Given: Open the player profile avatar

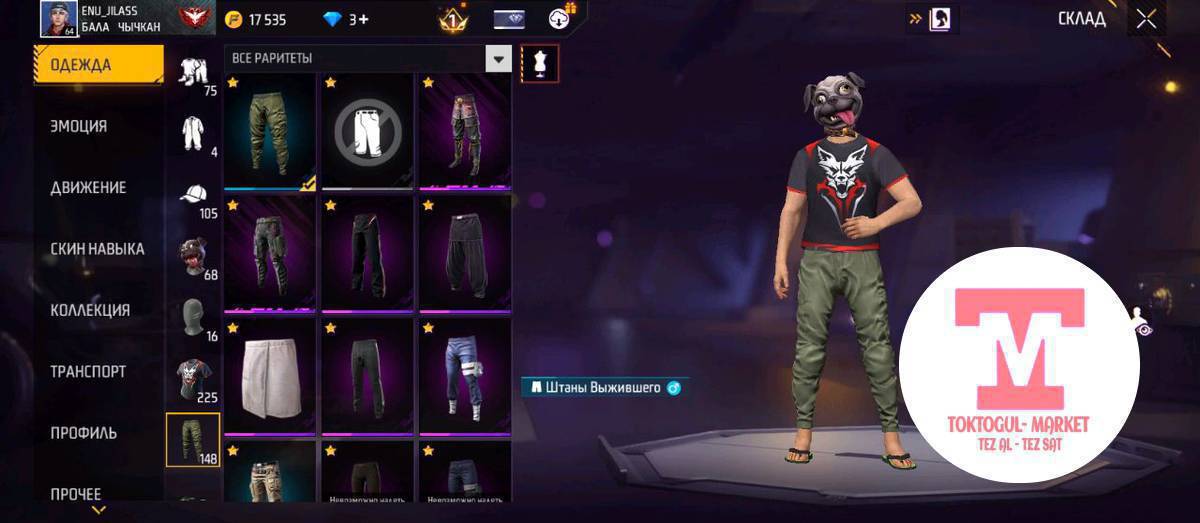Looking at the screenshot, I should pos(59,18).
